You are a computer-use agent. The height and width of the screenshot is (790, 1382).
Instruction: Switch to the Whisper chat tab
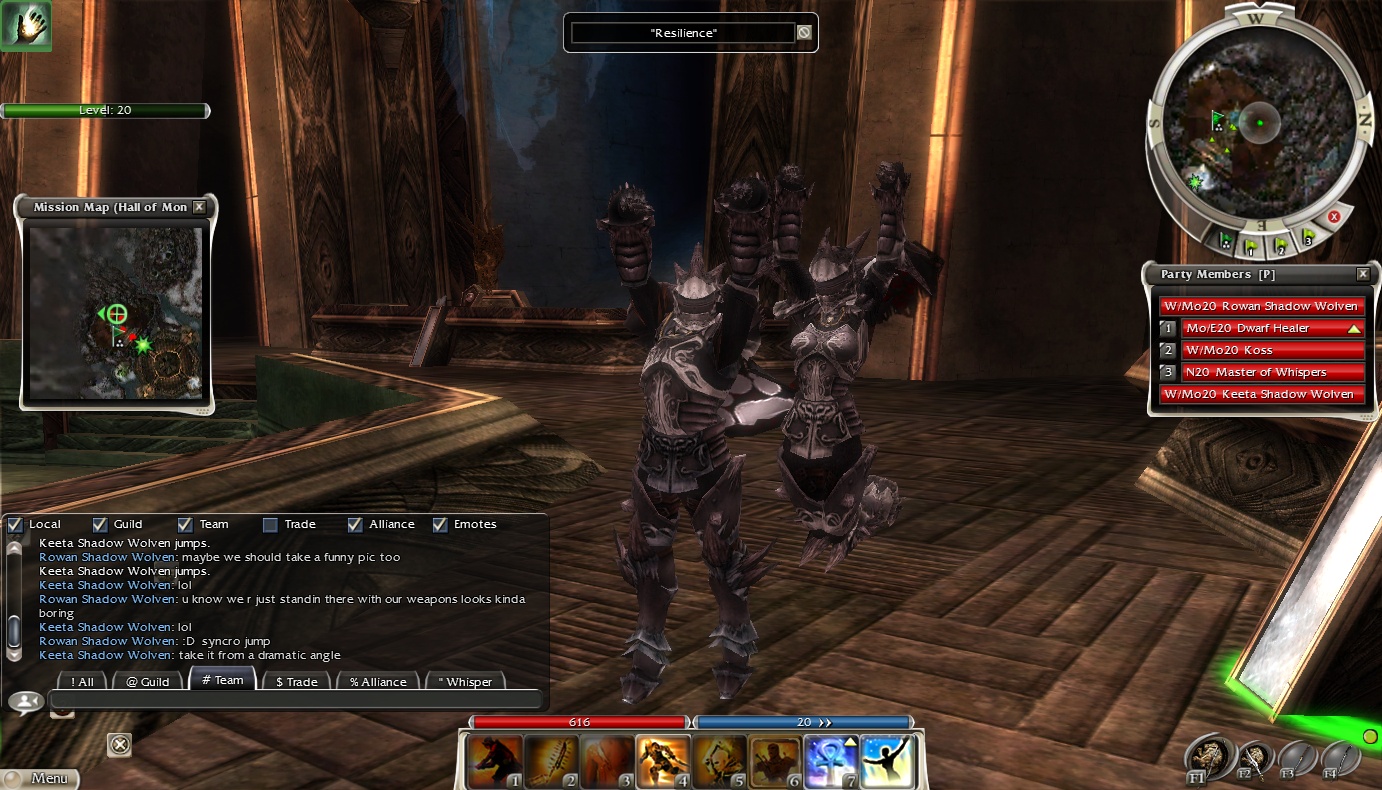[x=465, y=681]
